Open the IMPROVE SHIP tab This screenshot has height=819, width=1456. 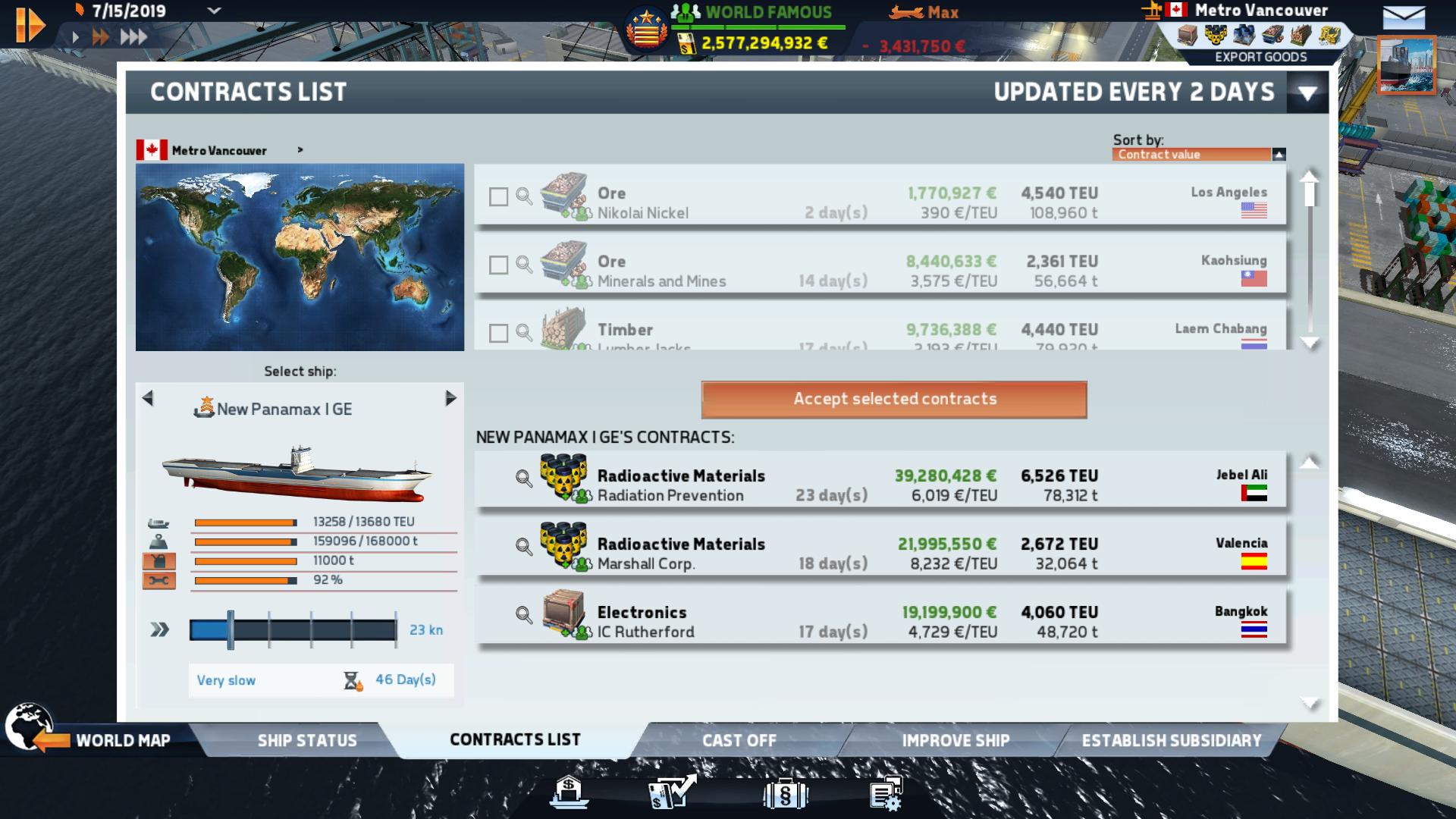coord(953,740)
